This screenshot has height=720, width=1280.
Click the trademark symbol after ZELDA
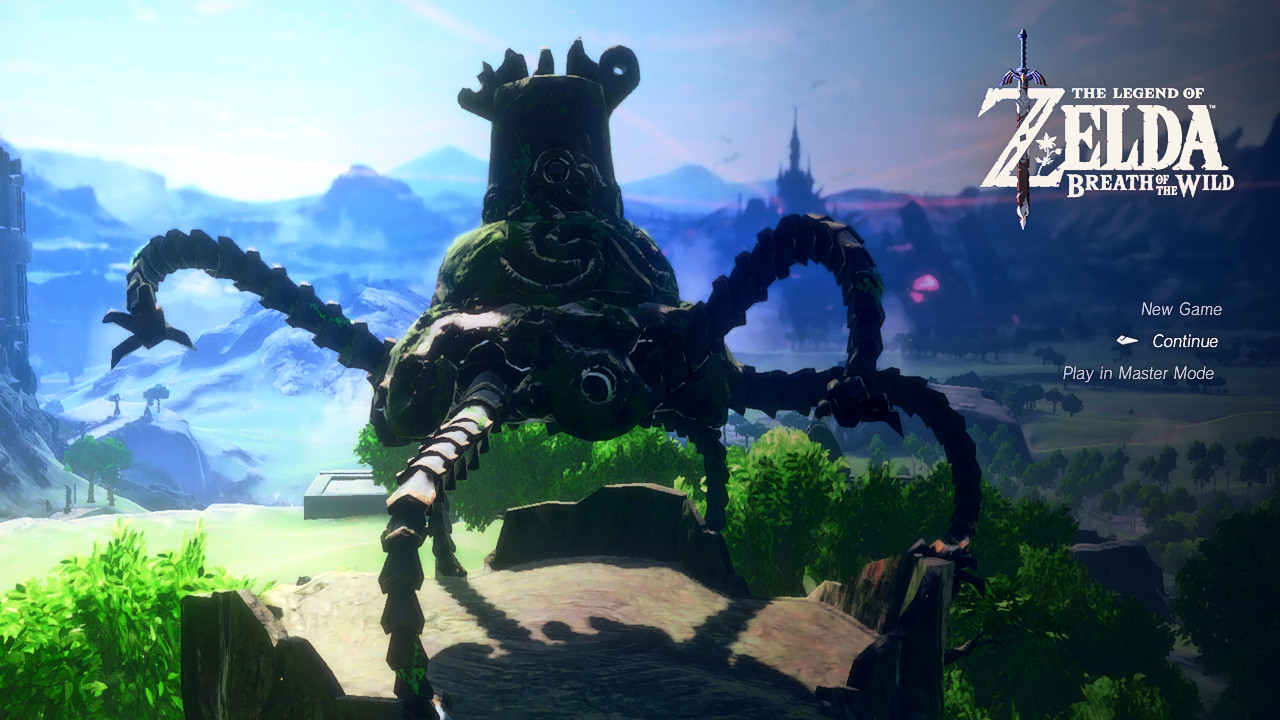(x=1212, y=108)
